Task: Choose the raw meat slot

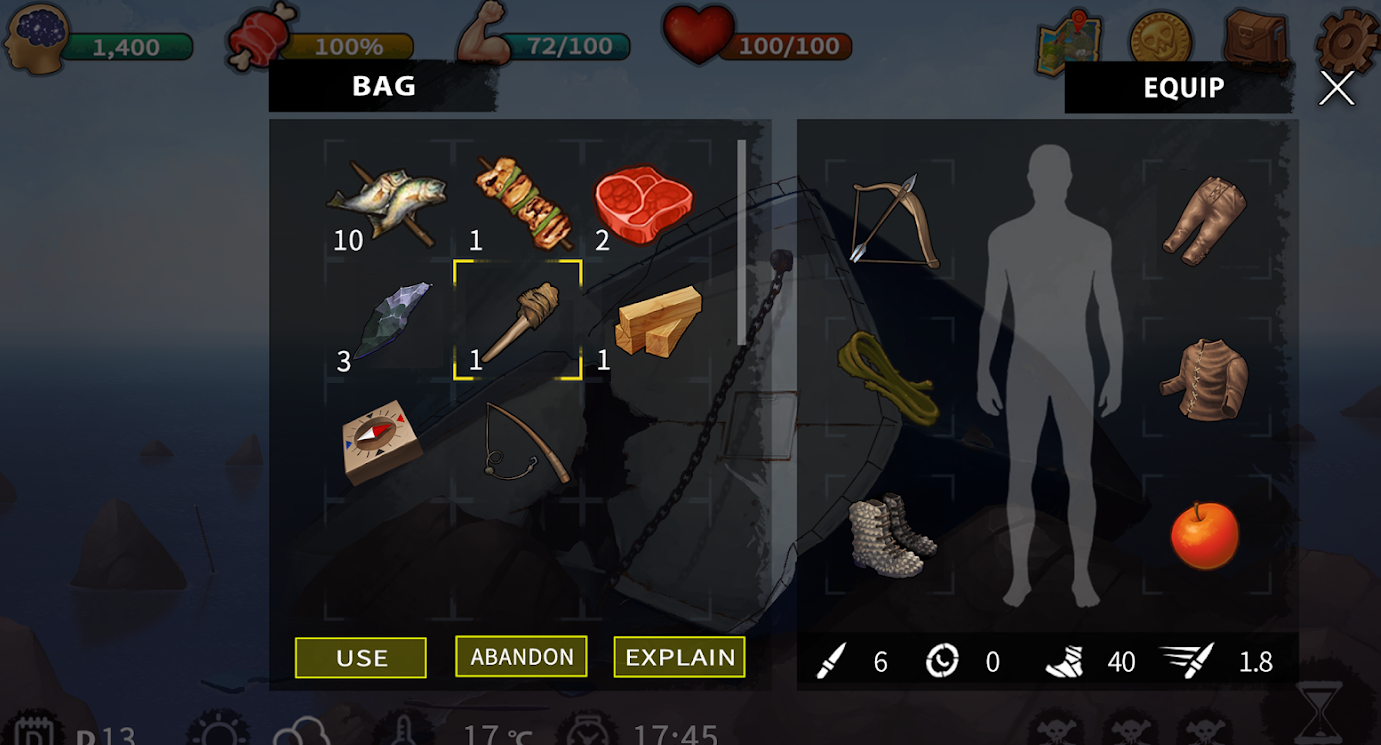Action: click(x=643, y=204)
